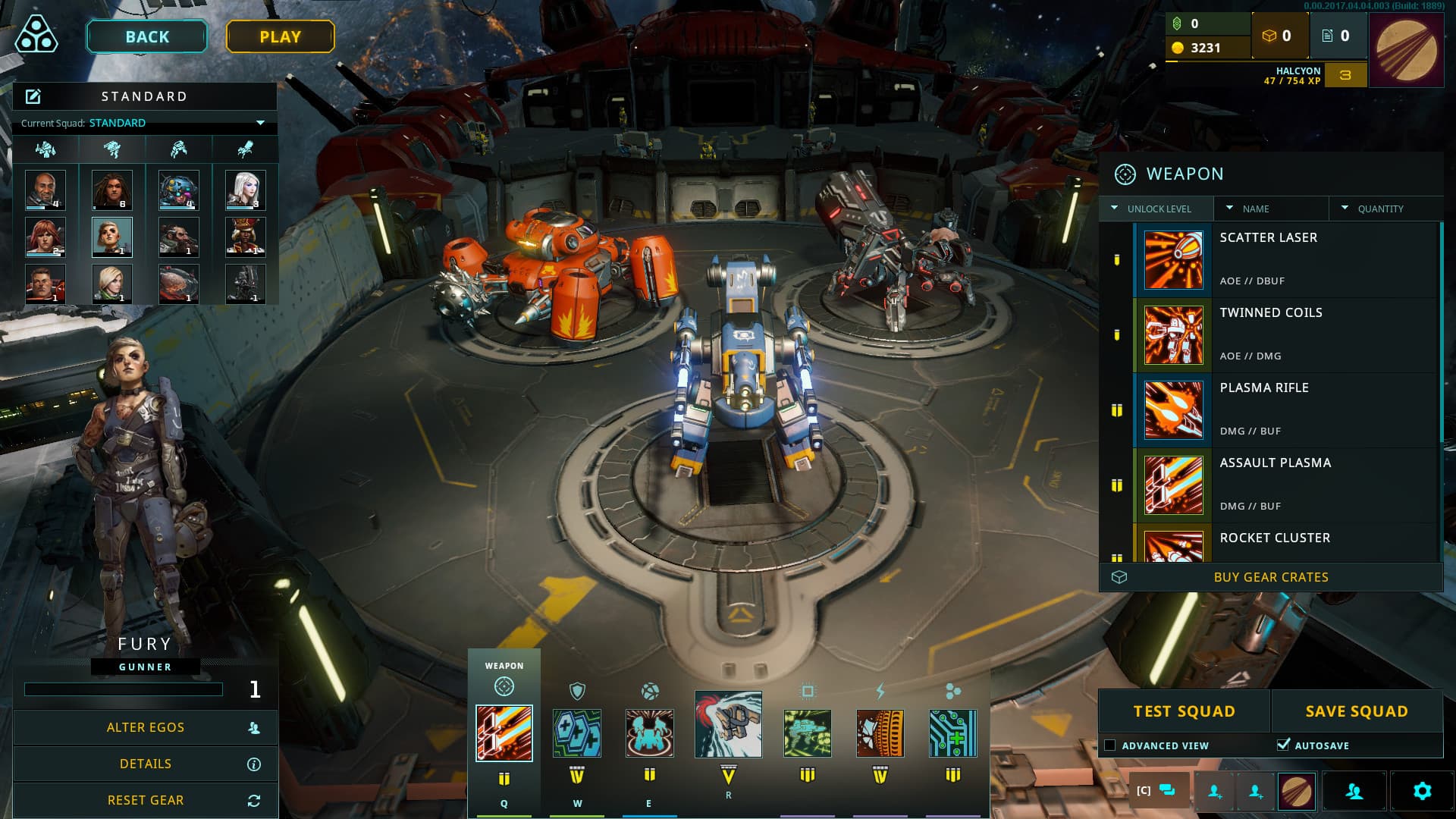Select the equipped weapon in slot Q
The image size is (1456, 819).
(504, 733)
